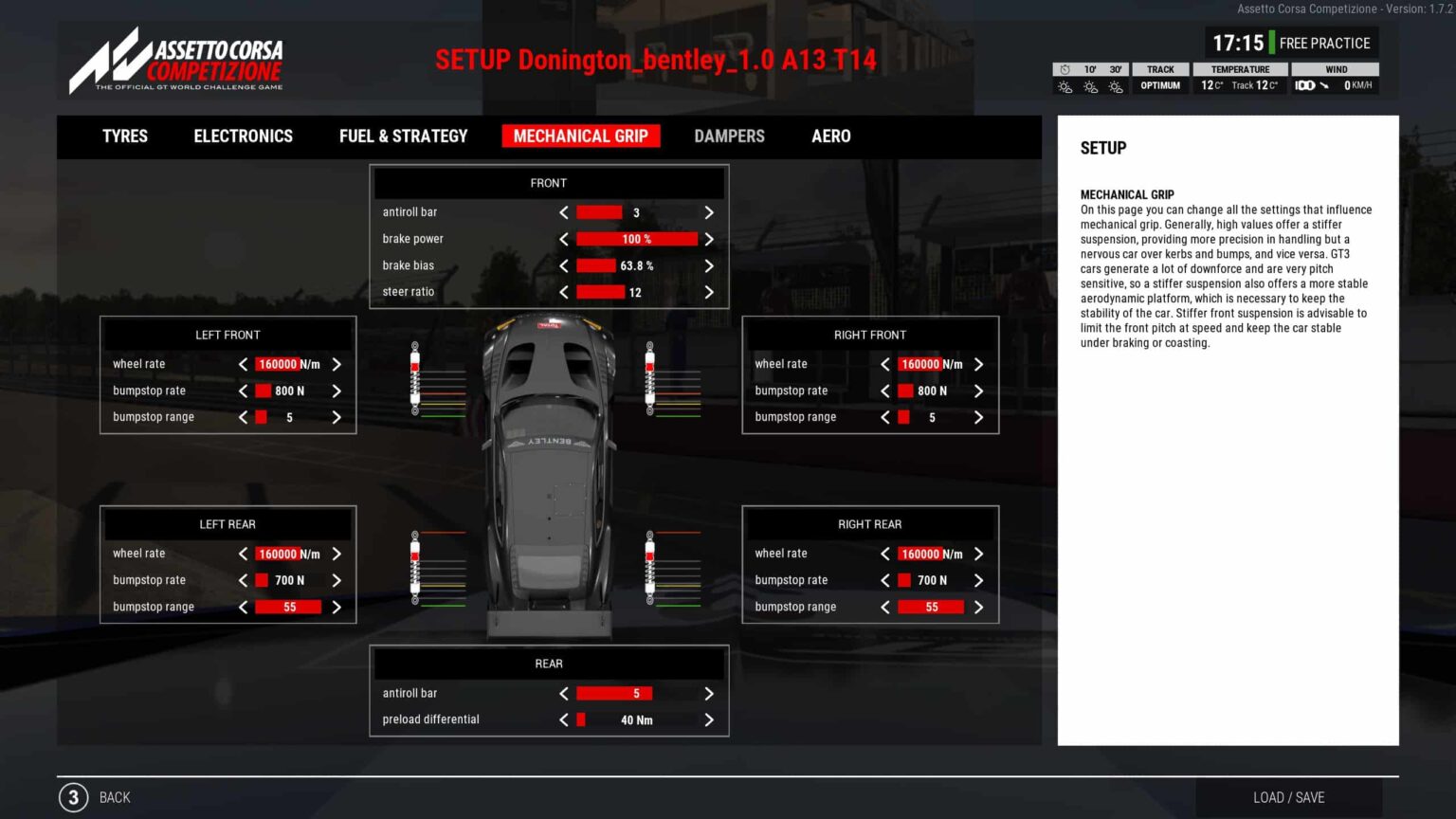This screenshot has height=819, width=1456.
Task: Increase the left front wheel rate
Action: tap(337, 364)
